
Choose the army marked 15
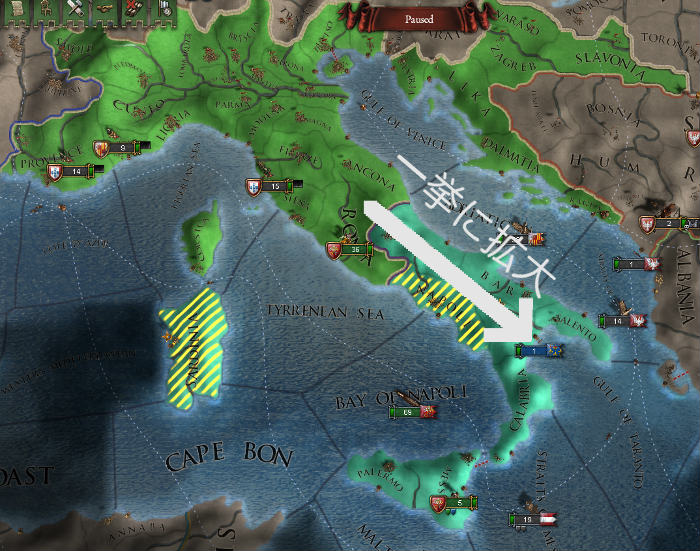point(274,186)
